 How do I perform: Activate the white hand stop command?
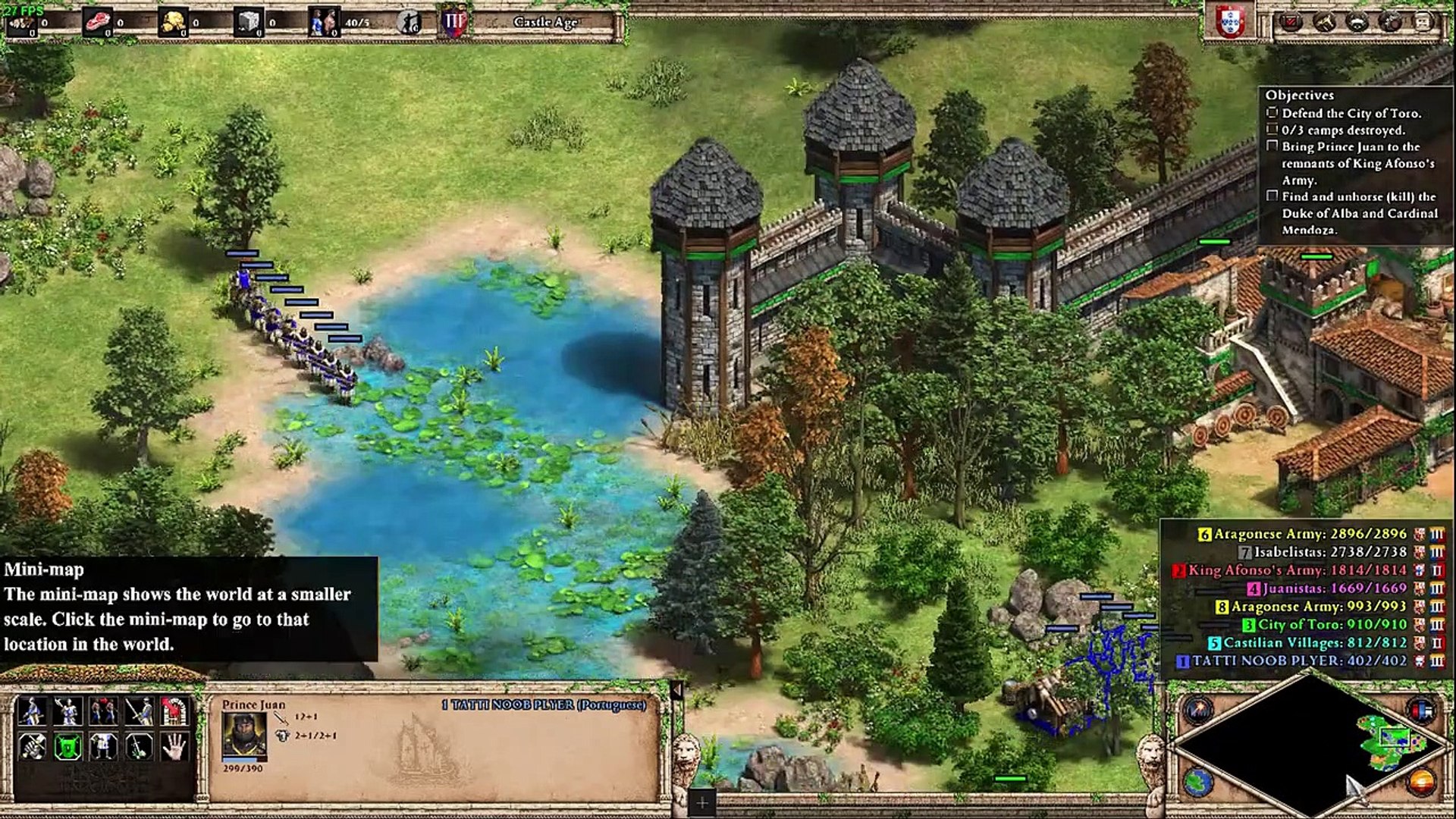[x=174, y=747]
